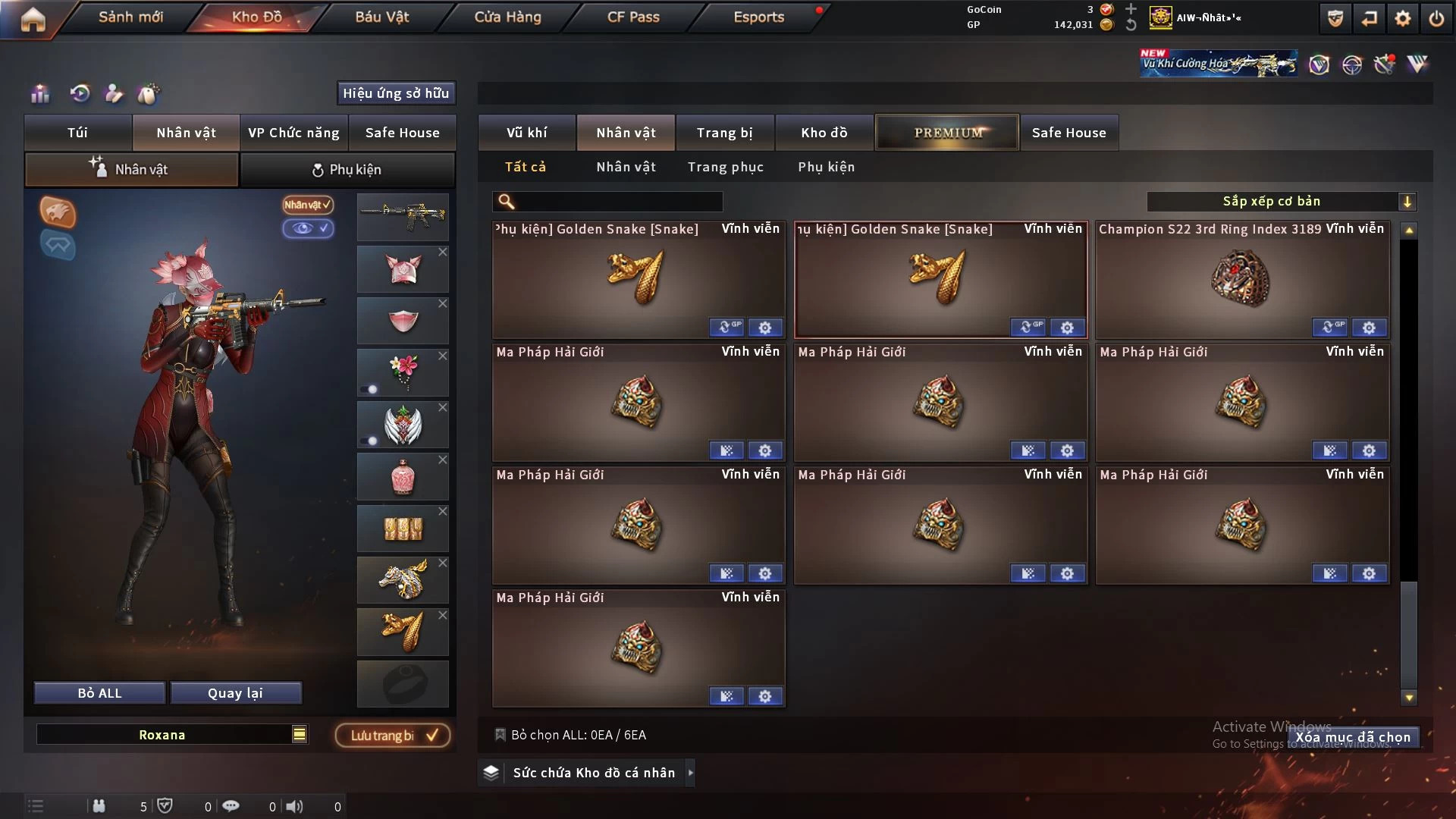This screenshot has width=1456, height=819.
Task: Select the PREMIUM inventory tab
Action: (x=947, y=133)
